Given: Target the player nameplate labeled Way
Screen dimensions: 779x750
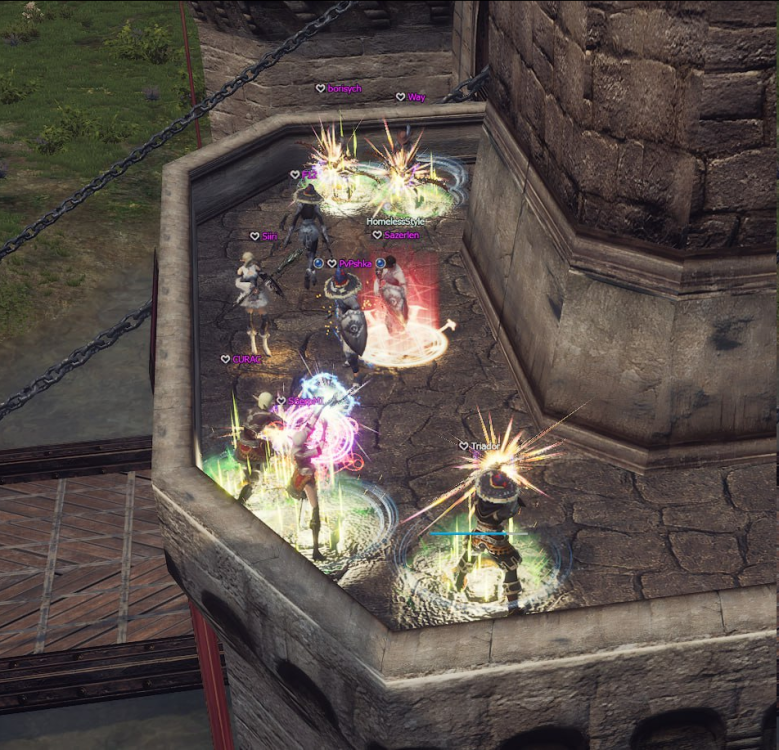Looking at the screenshot, I should pos(416,97).
